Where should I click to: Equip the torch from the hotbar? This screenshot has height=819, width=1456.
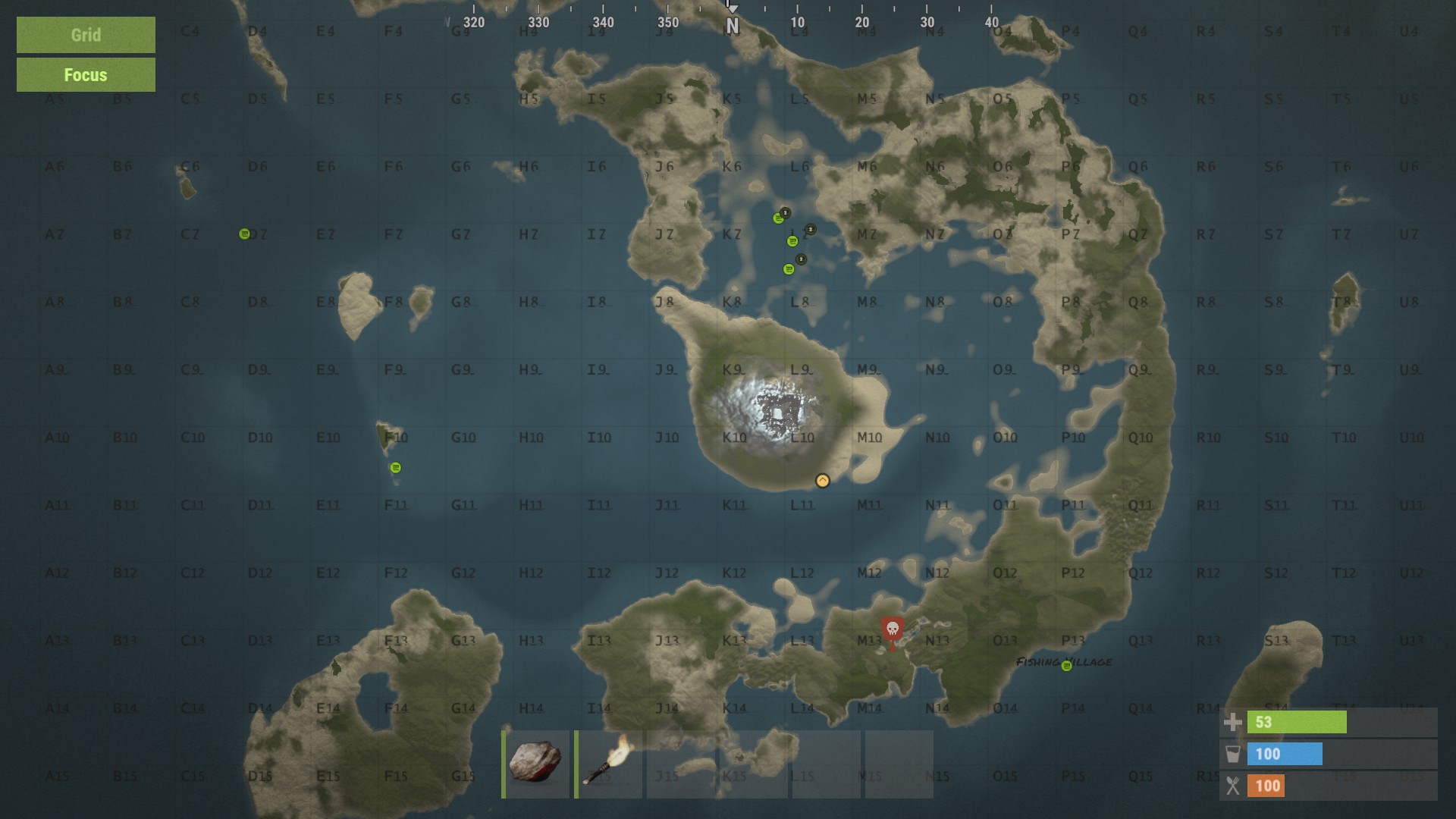tap(609, 763)
